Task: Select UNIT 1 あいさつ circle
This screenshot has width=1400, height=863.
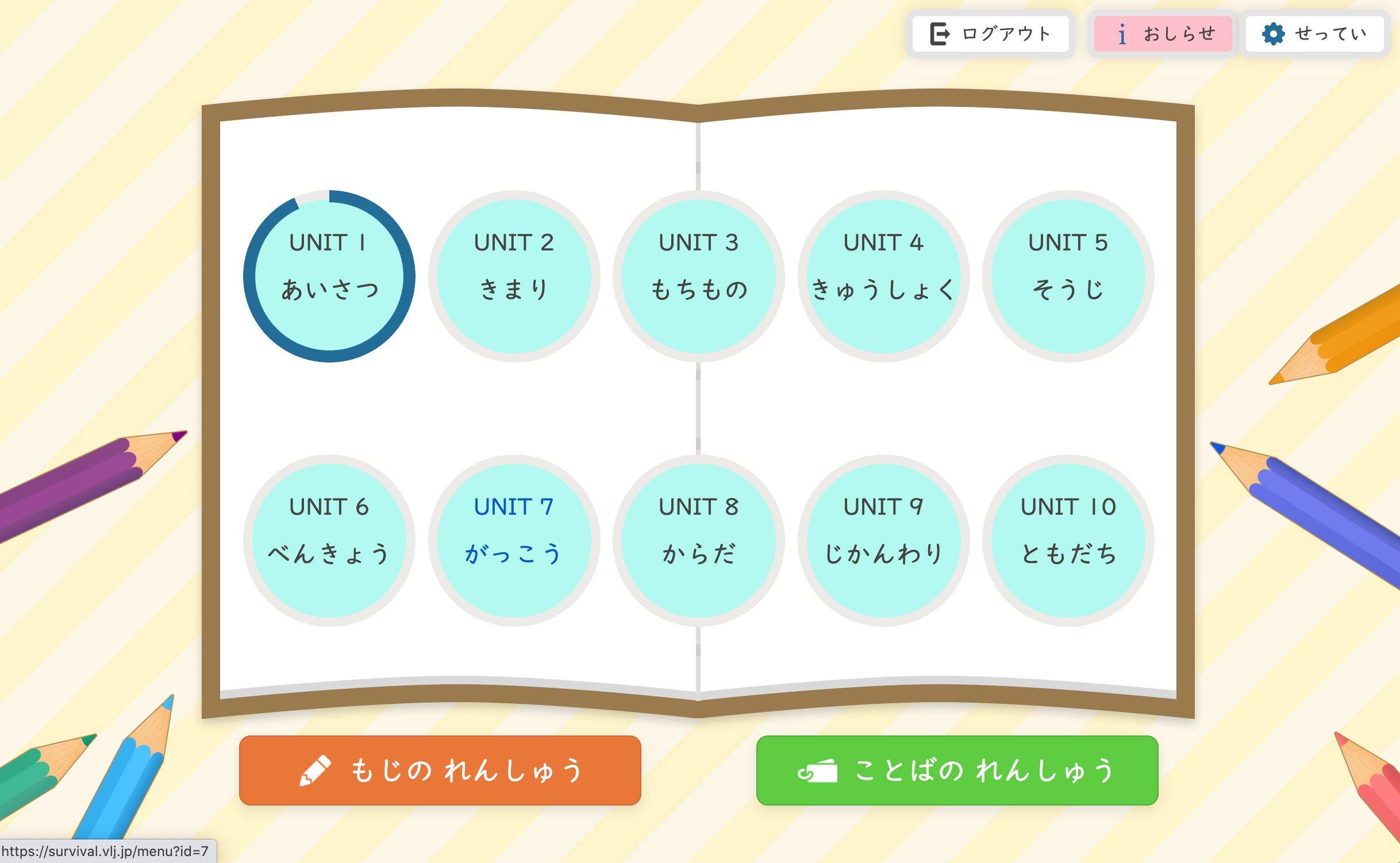Action: tap(329, 276)
